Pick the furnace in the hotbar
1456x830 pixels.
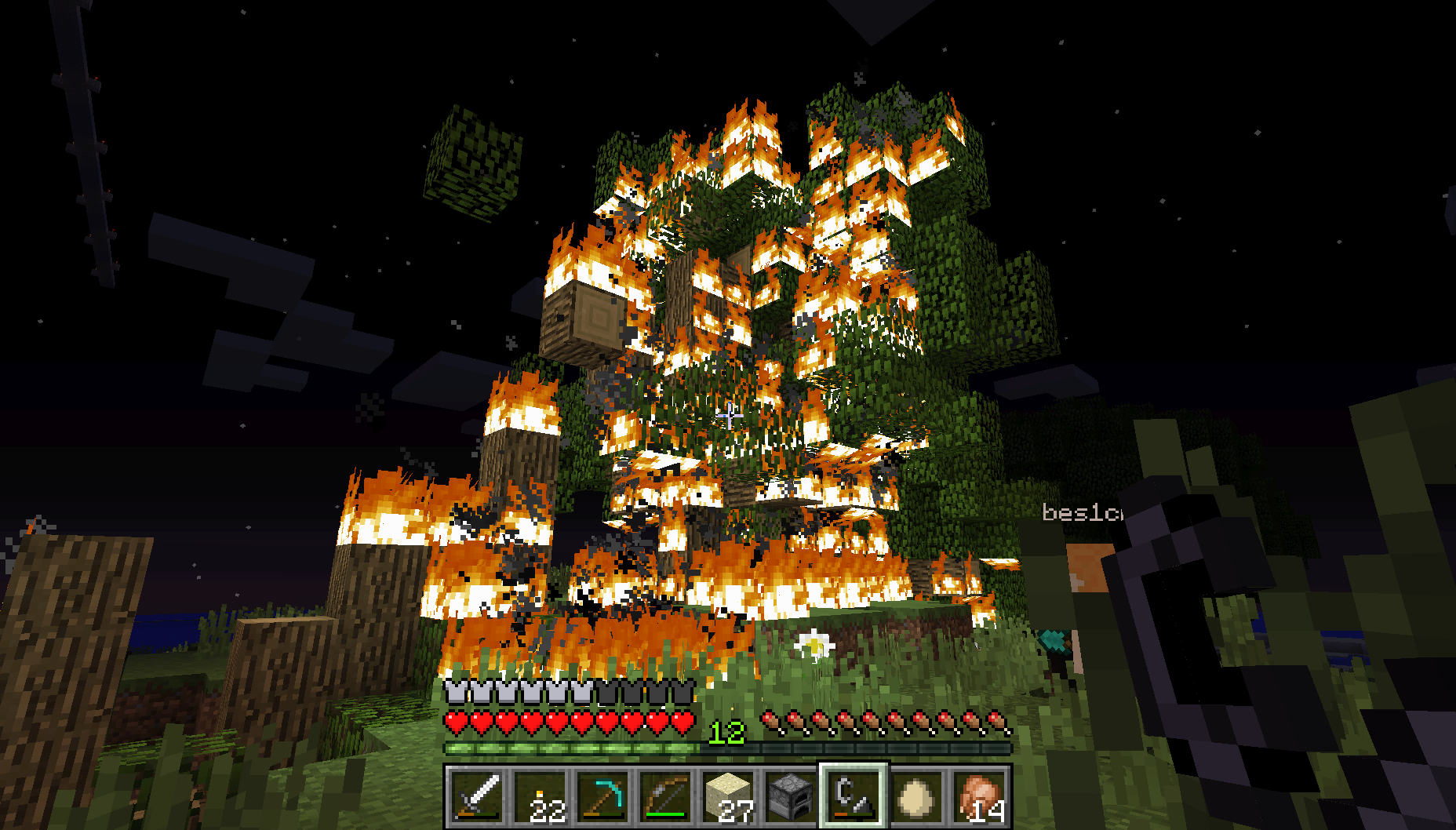(791, 796)
